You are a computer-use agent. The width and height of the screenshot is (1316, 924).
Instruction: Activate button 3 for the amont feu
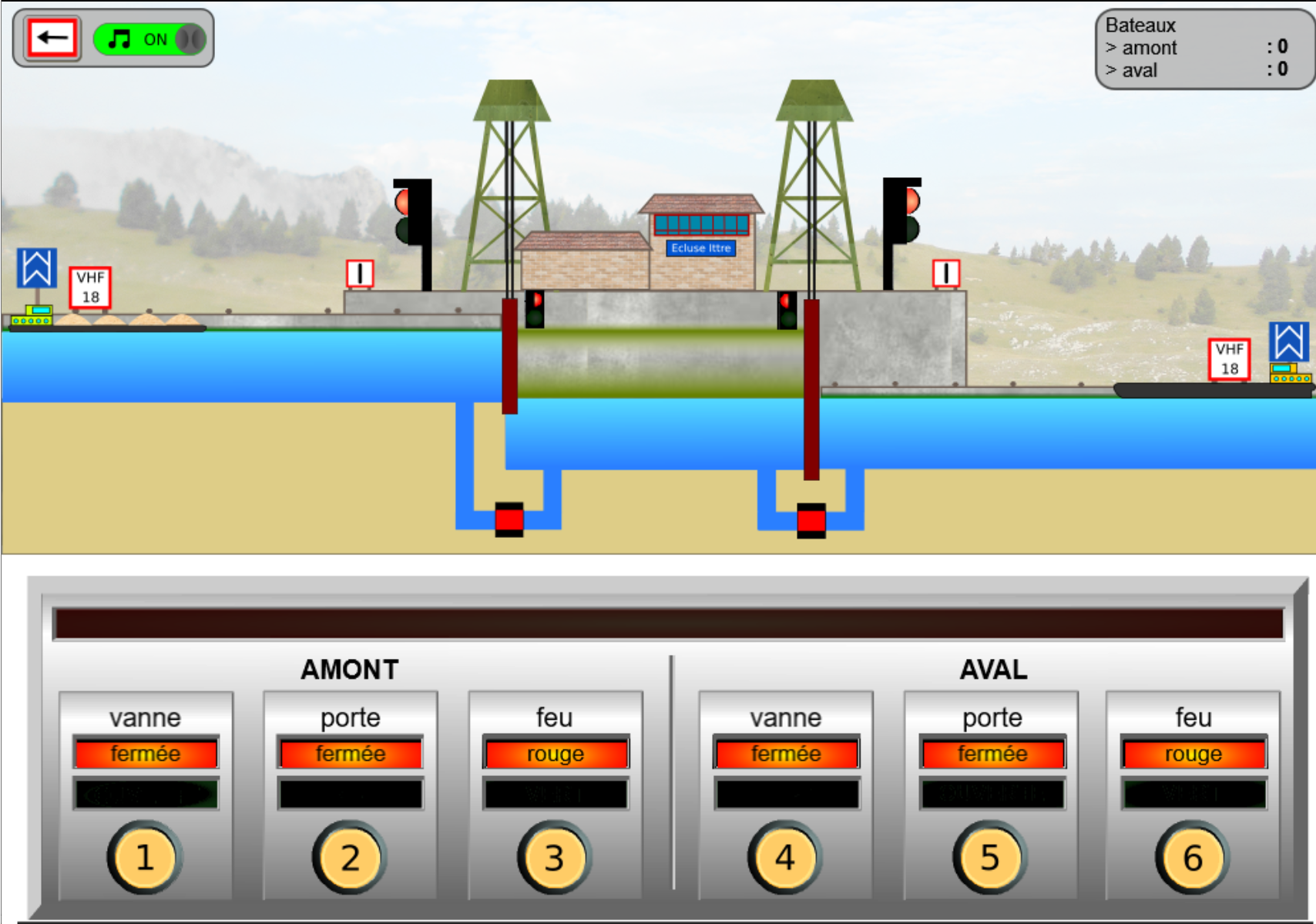pos(554,857)
